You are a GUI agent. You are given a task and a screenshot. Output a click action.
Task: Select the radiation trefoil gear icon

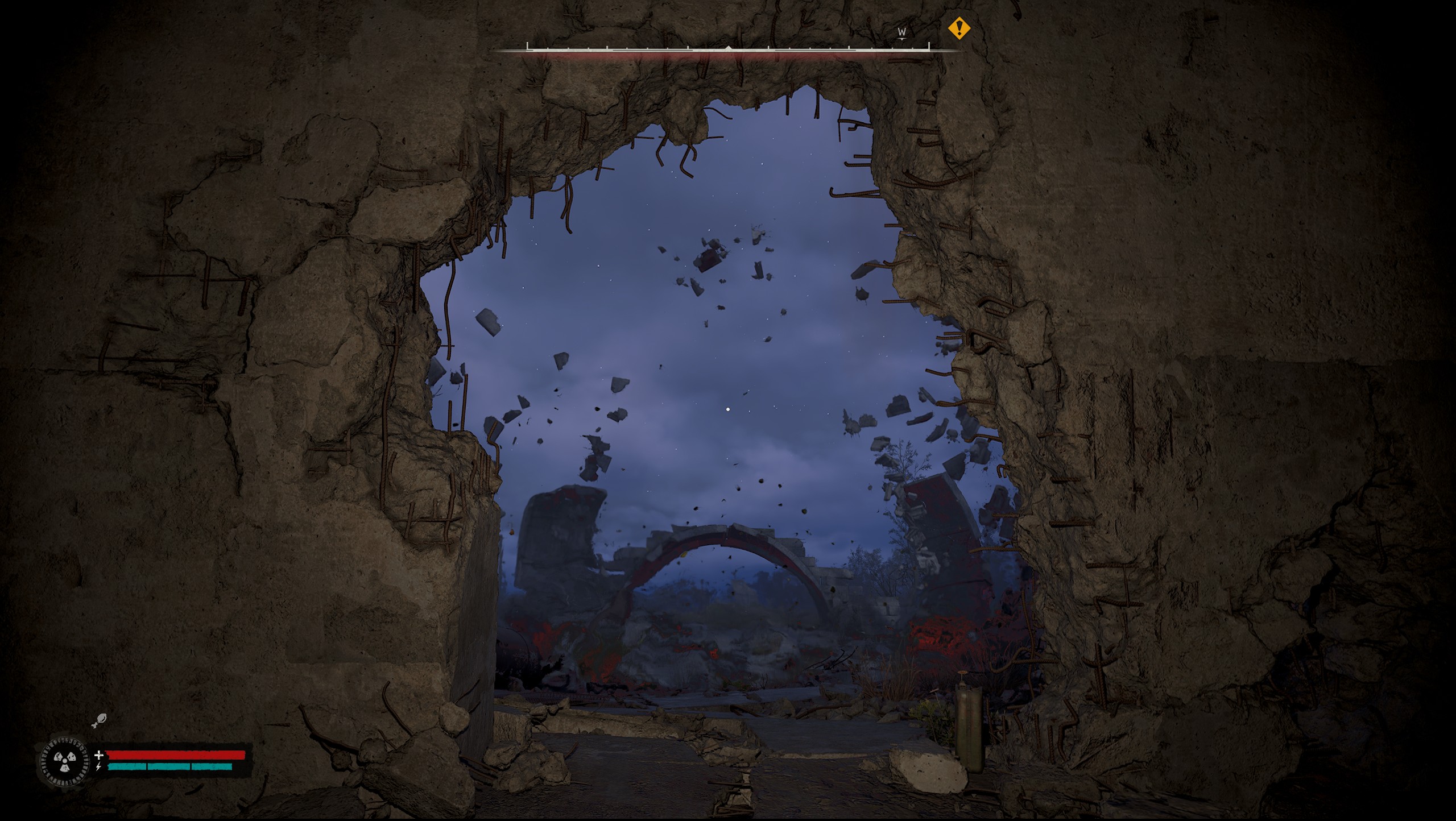click(x=63, y=761)
